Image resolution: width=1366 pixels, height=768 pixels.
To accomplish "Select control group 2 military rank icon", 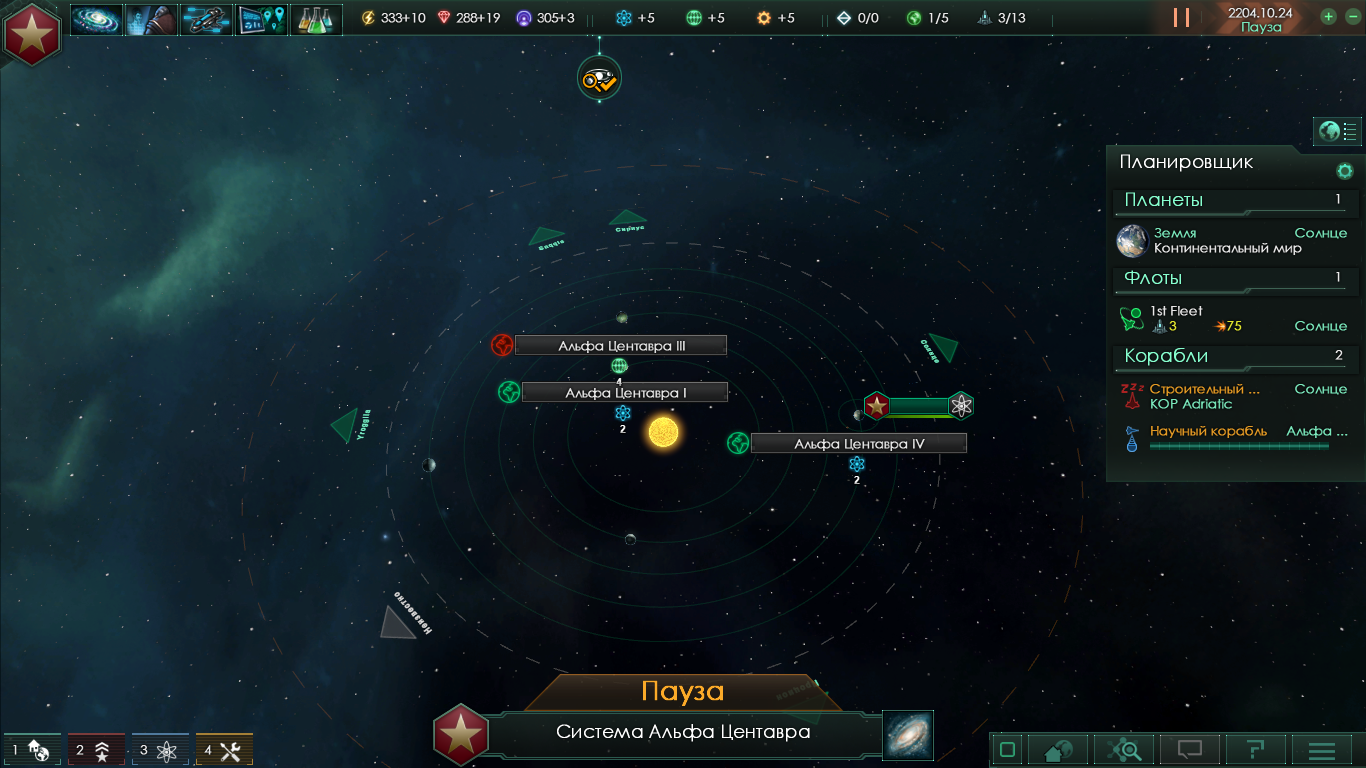I will click(96, 750).
